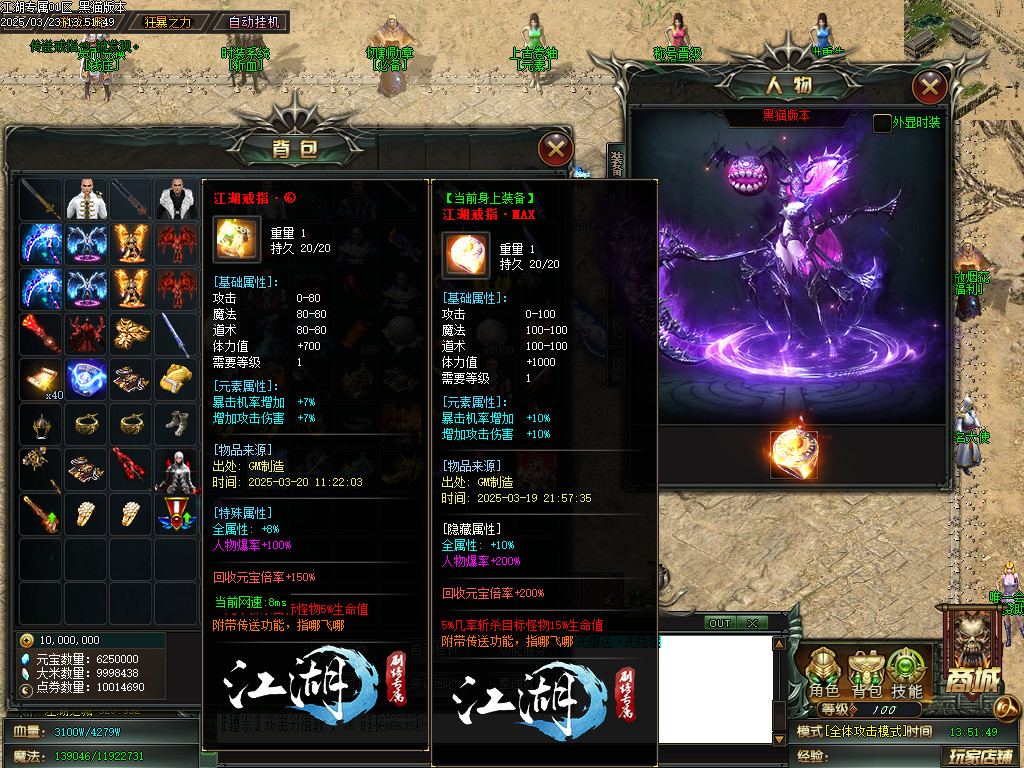Select the golden helmet in the bag

tap(42, 423)
